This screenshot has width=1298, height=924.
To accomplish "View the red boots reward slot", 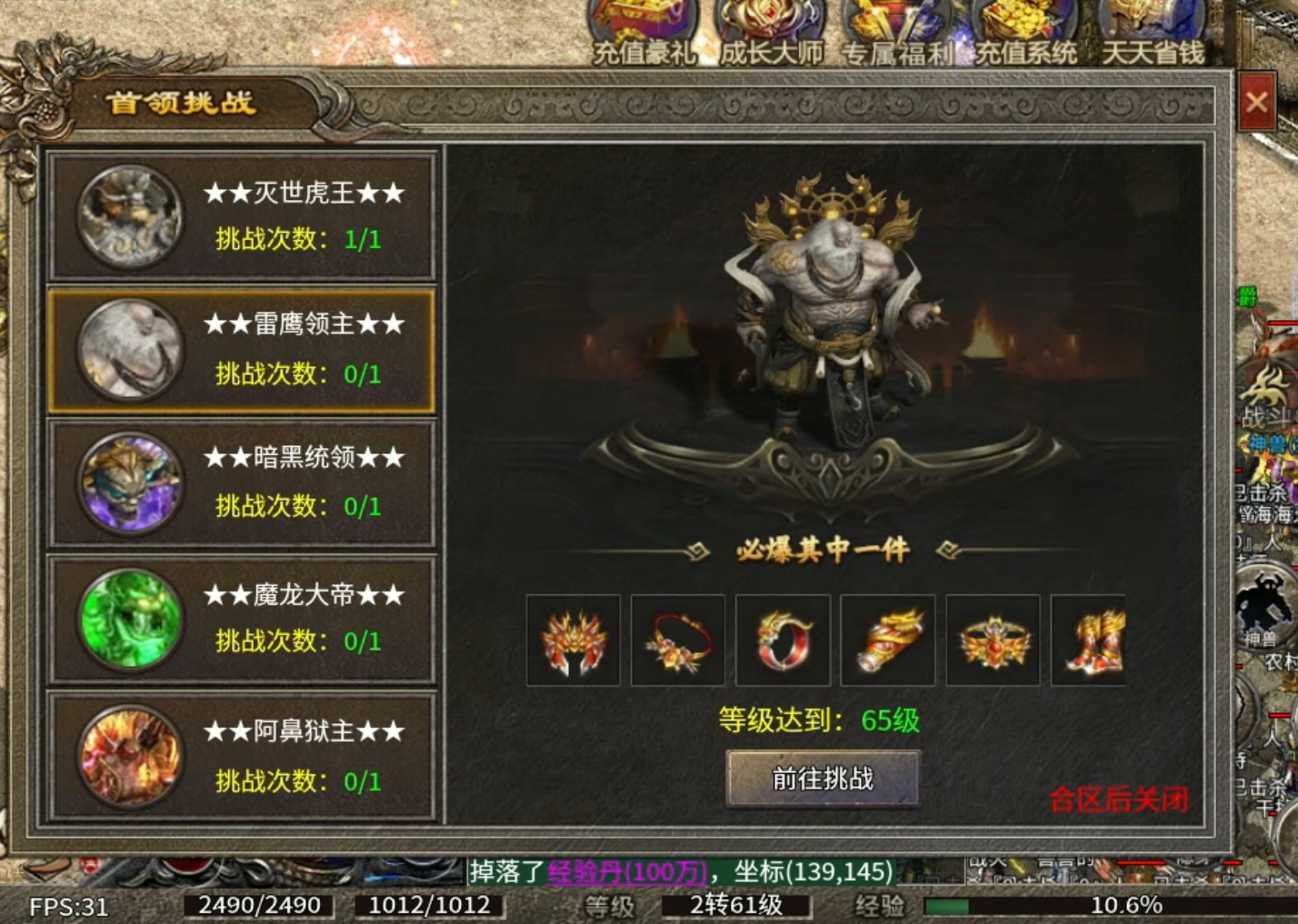I will tap(1091, 641).
